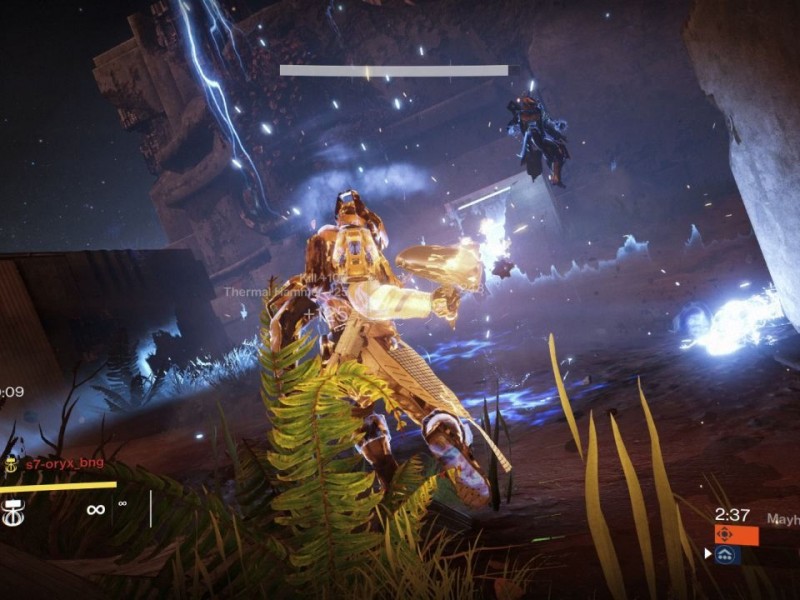Select the orange team crosshair emblem
Image resolution: width=800 pixels, height=600 pixels.
[x=726, y=535]
